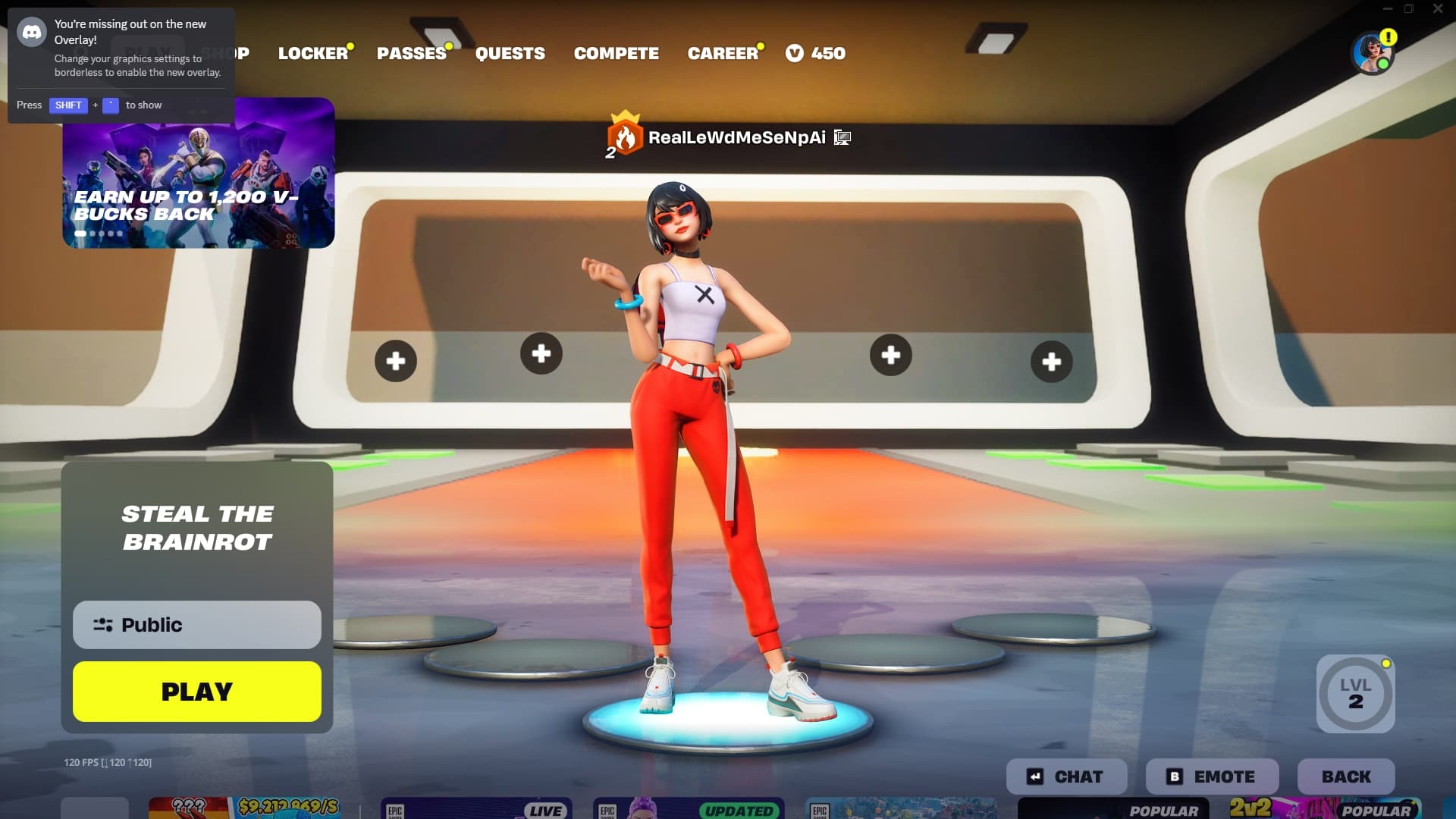
Task: Close the game window
Action: coord(1438,9)
